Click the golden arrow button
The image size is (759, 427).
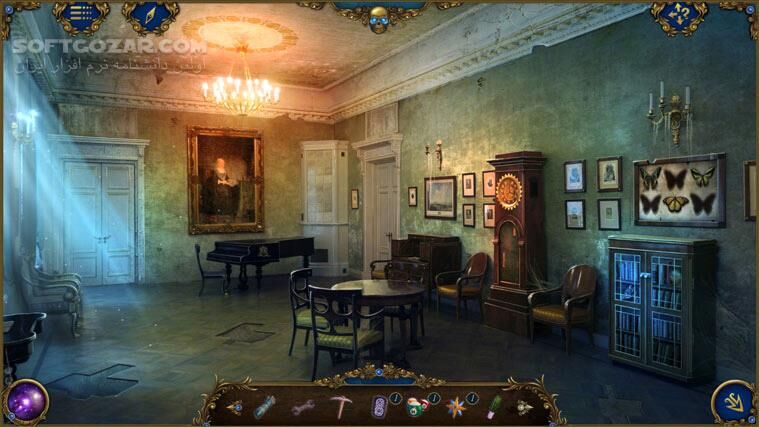pyautogui.click(x=732, y=401)
